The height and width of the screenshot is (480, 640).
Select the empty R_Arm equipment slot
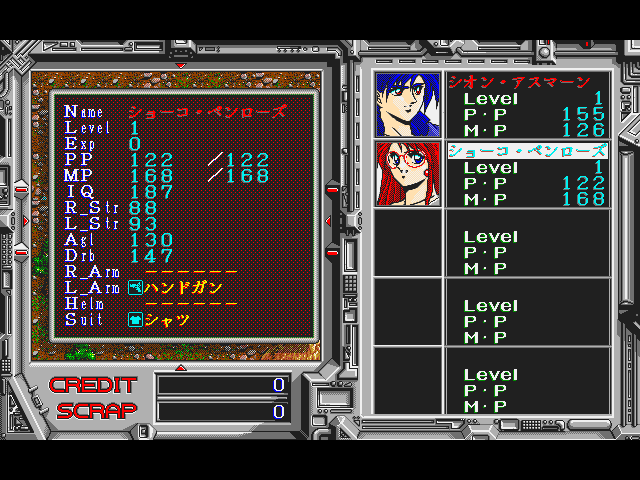[x=191, y=272]
